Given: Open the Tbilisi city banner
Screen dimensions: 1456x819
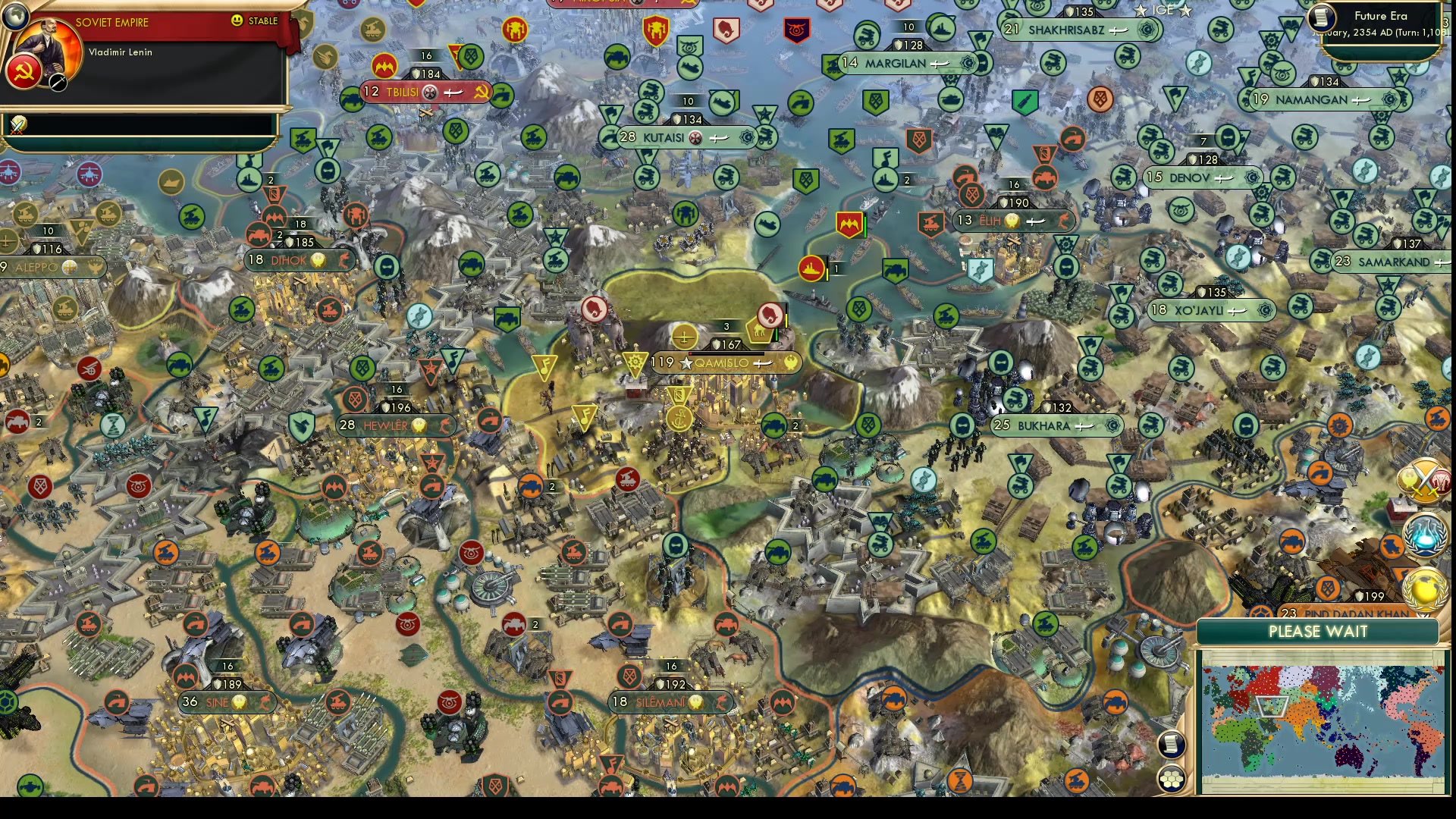Looking at the screenshot, I should (425, 93).
